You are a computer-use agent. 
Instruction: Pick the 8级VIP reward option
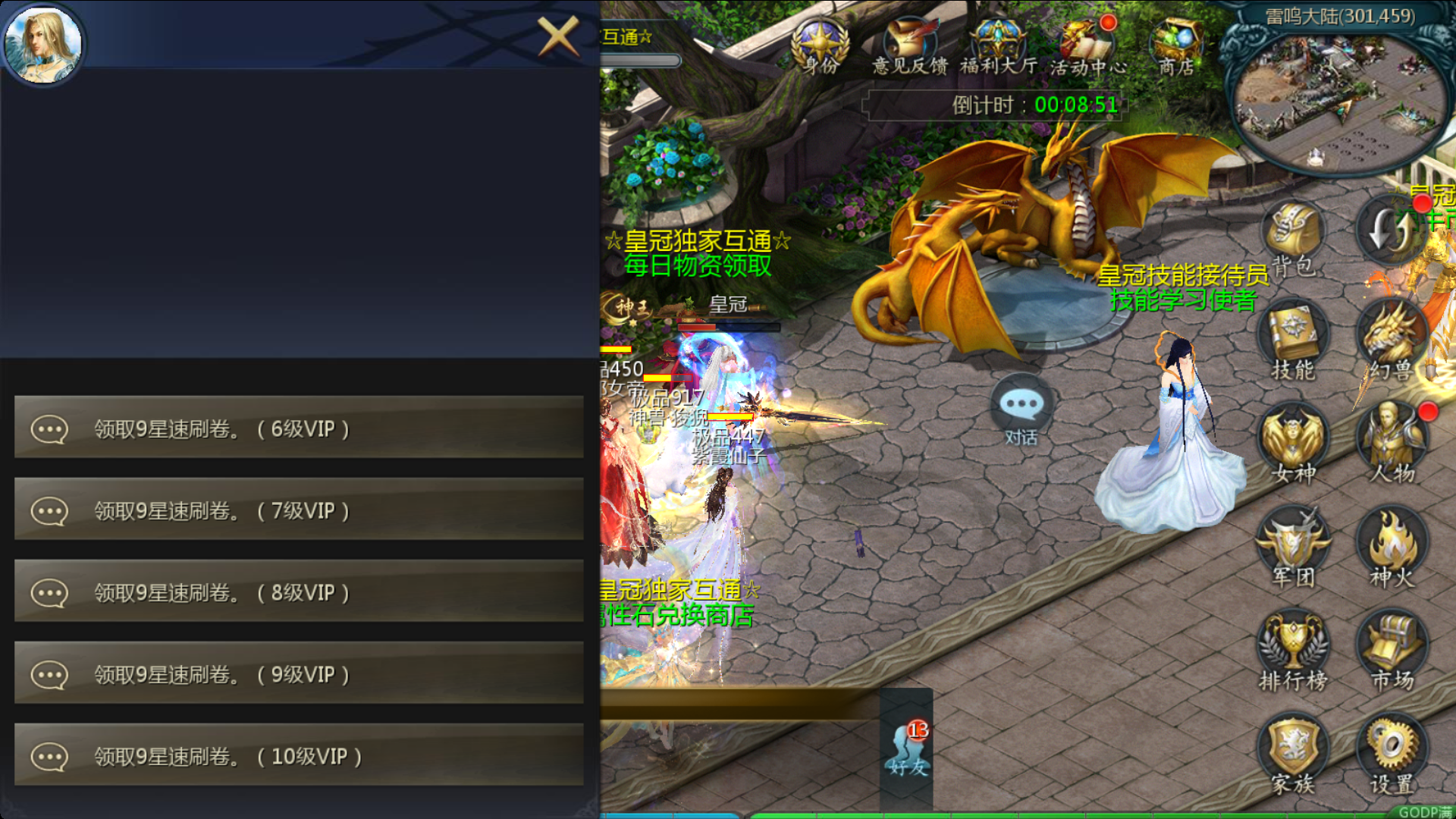pyautogui.click(x=299, y=592)
